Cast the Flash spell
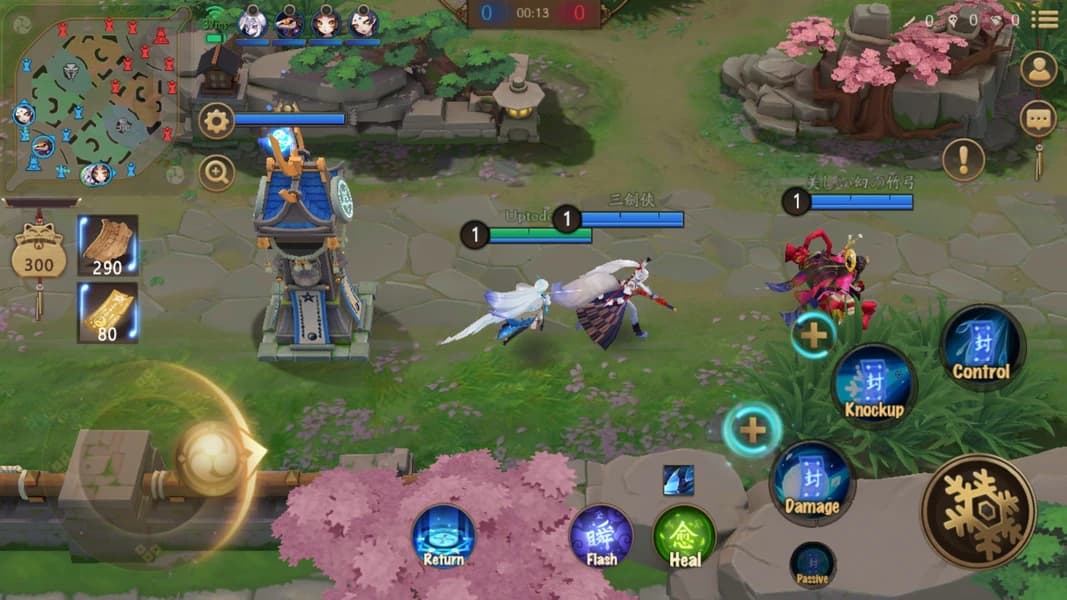The width and height of the screenshot is (1067, 600). click(601, 535)
